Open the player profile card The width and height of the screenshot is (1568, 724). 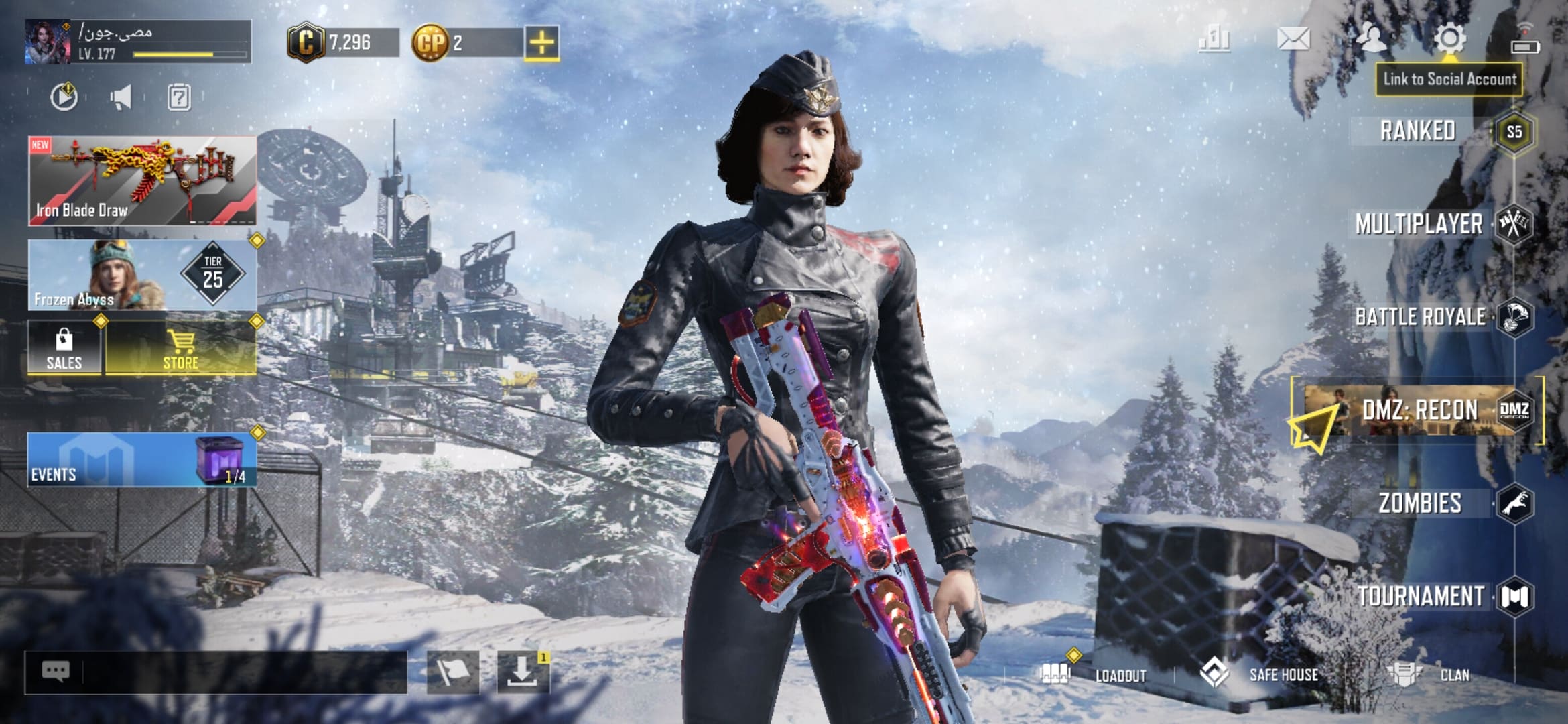tap(138, 42)
